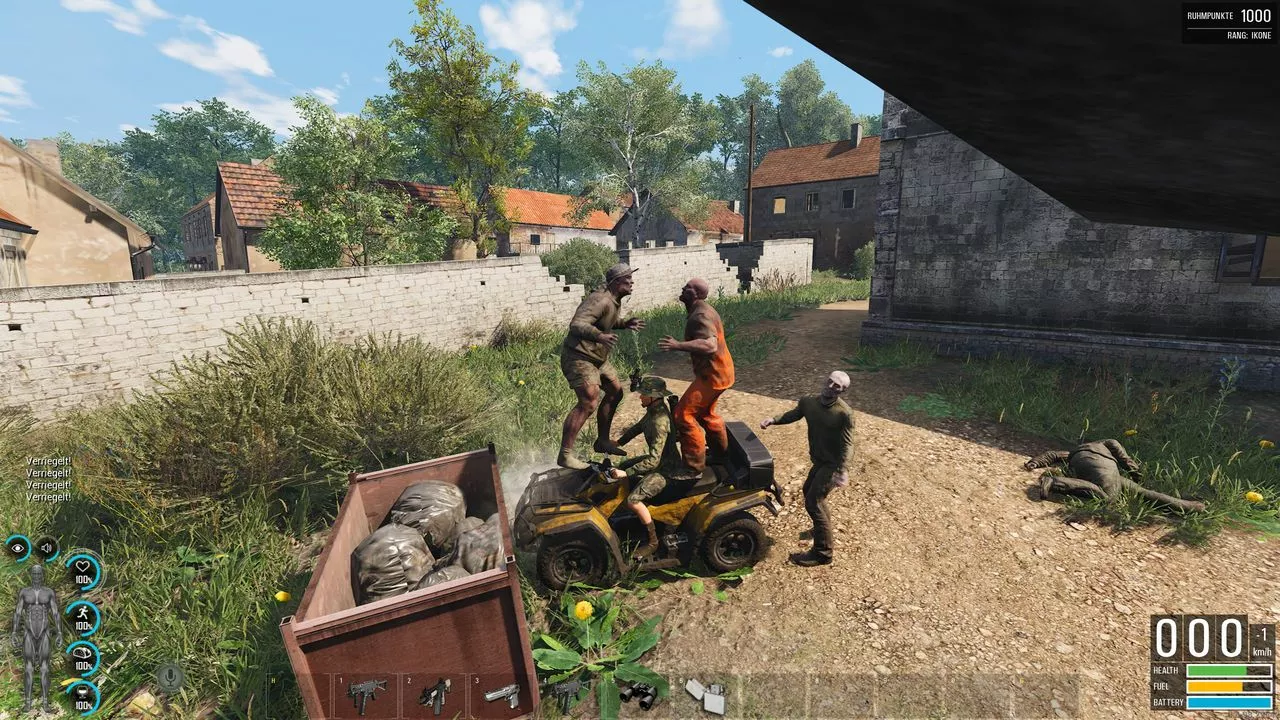Select the submachine gun in hotbar slot 1
The height and width of the screenshot is (720, 1280).
(367, 694)
